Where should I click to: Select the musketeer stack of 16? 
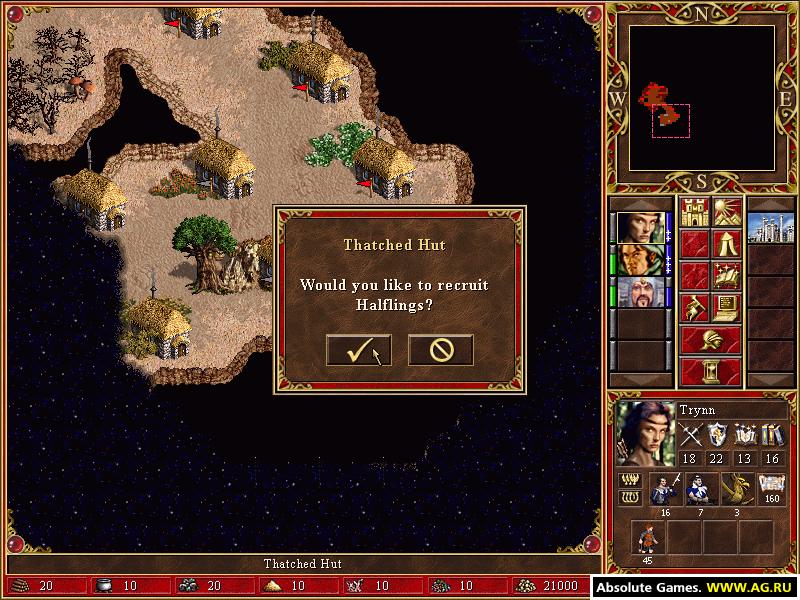click(663, 489)
